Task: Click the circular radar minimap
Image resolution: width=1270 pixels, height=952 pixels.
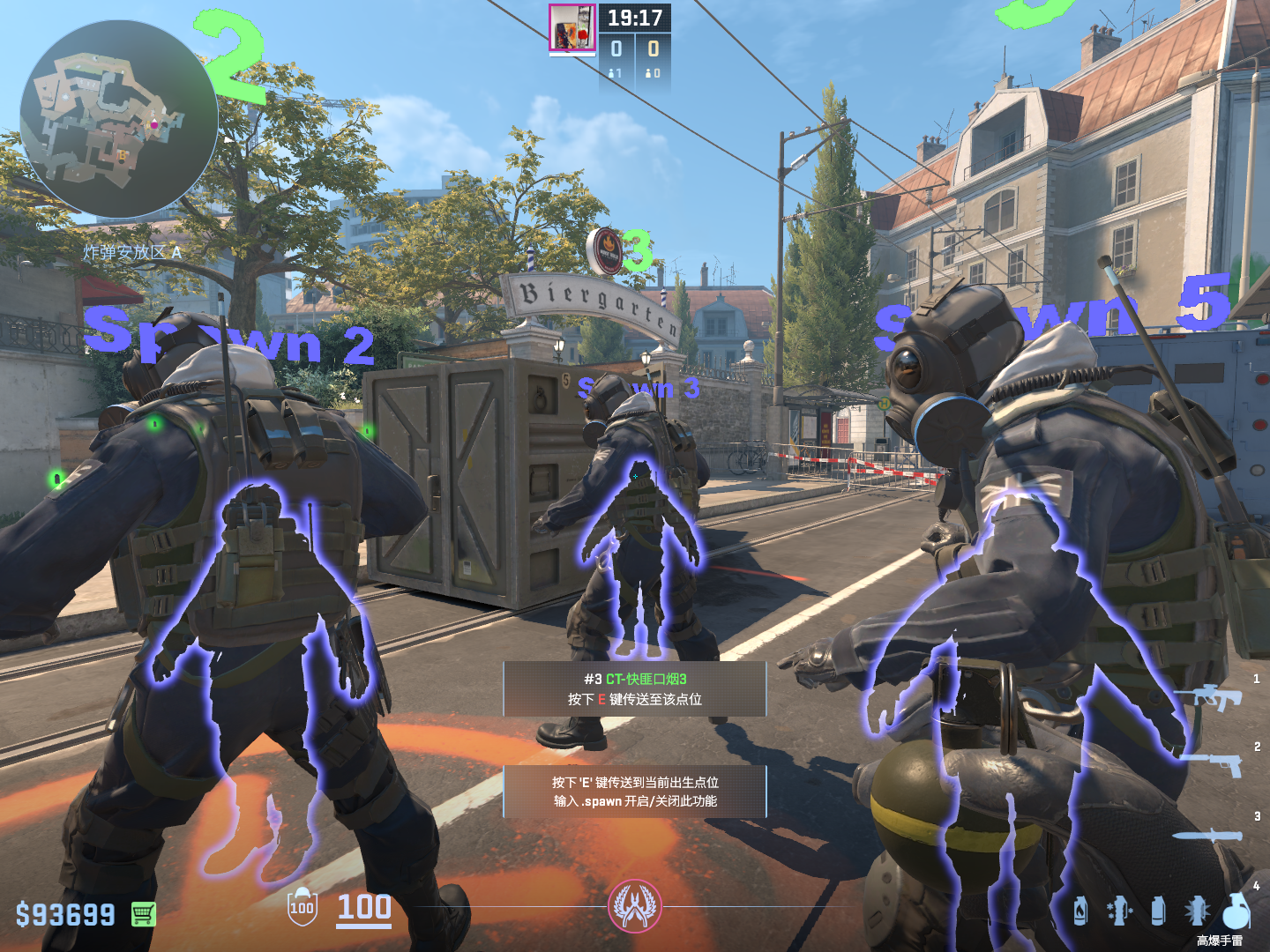Action: pos(118,119)
